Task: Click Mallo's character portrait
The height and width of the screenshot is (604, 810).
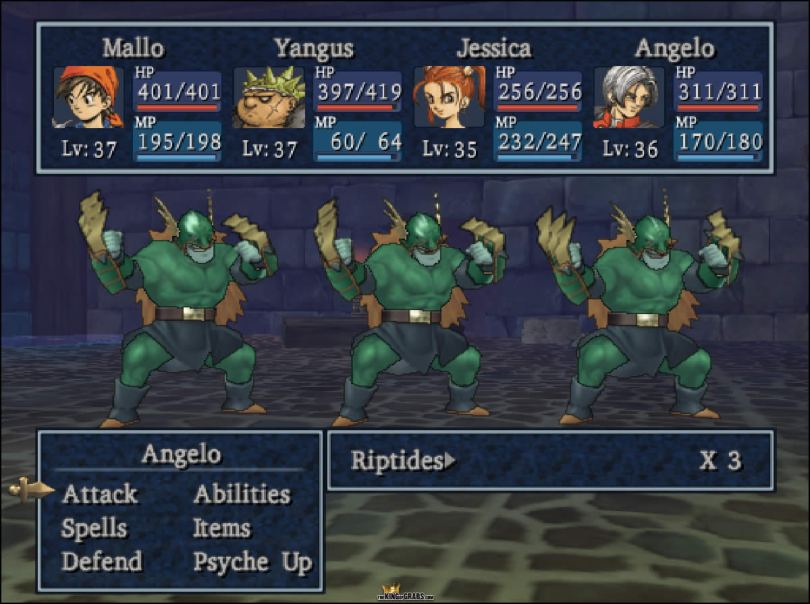Action: pyautogui.click(x=88, y=97)
